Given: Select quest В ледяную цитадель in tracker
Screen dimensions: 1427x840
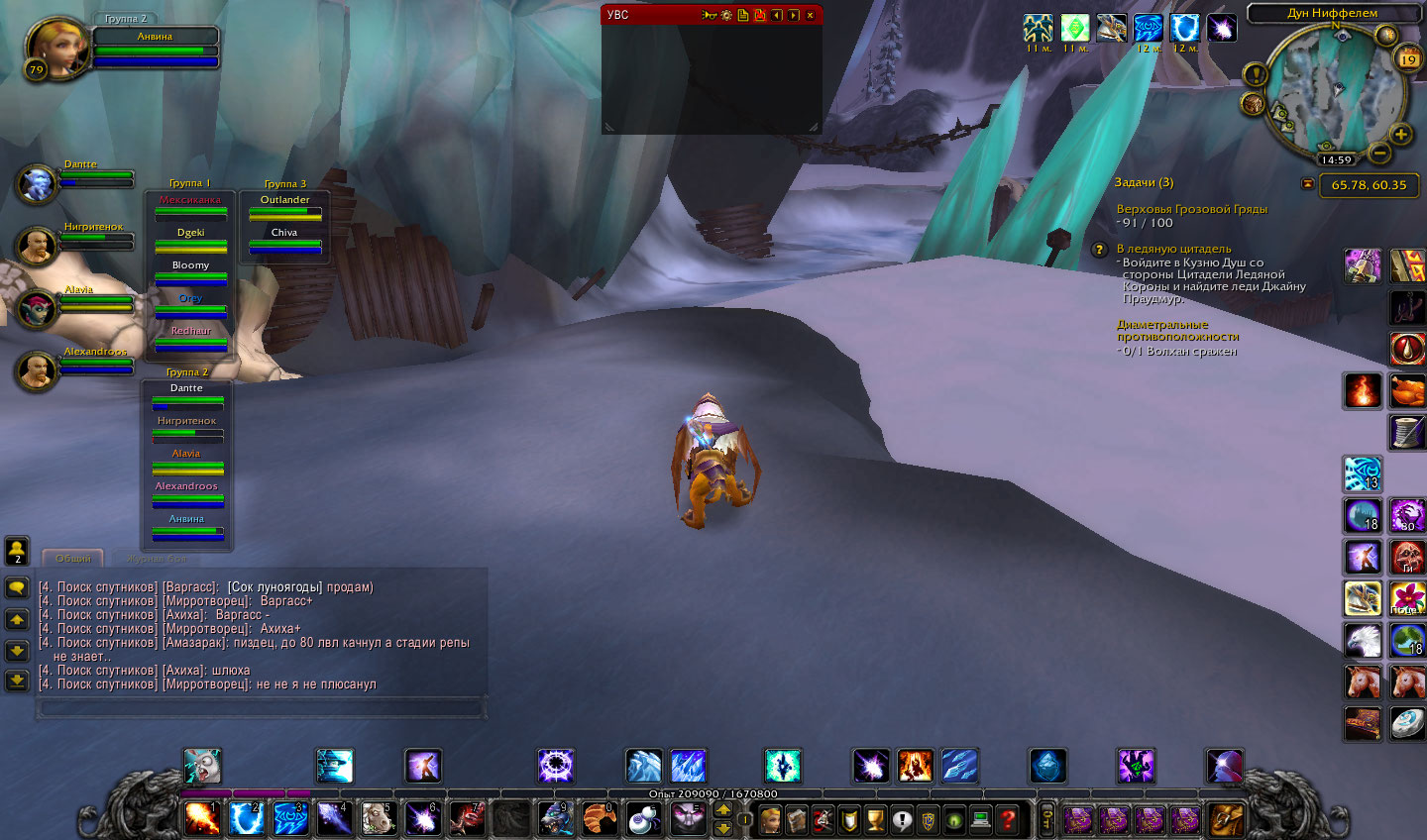Looking at the screenshot, I should pyautogui.click(x=1173, y=249).
